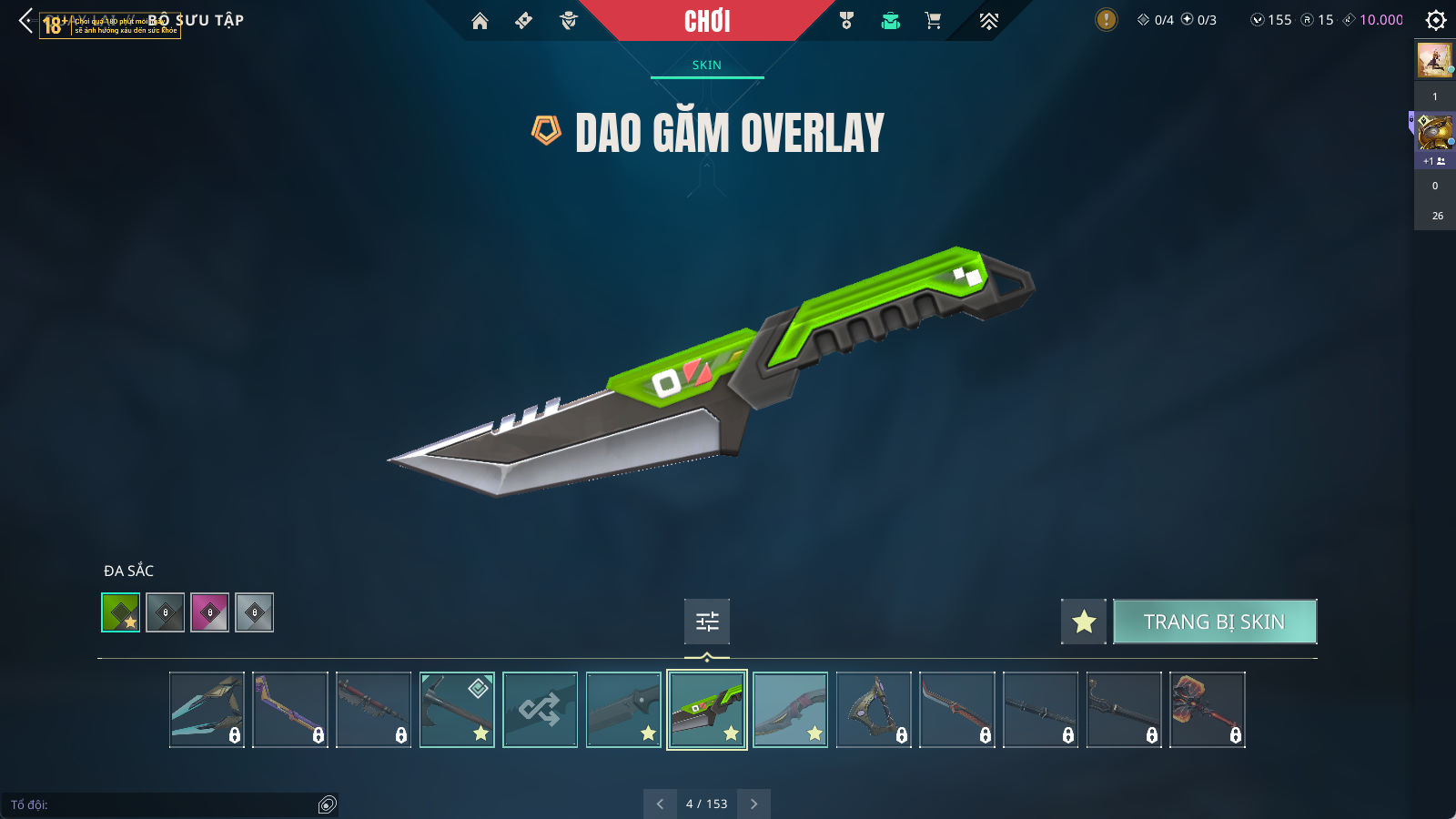
Task: Open the player avatar at top right
Action: (x=1434, y=60)
